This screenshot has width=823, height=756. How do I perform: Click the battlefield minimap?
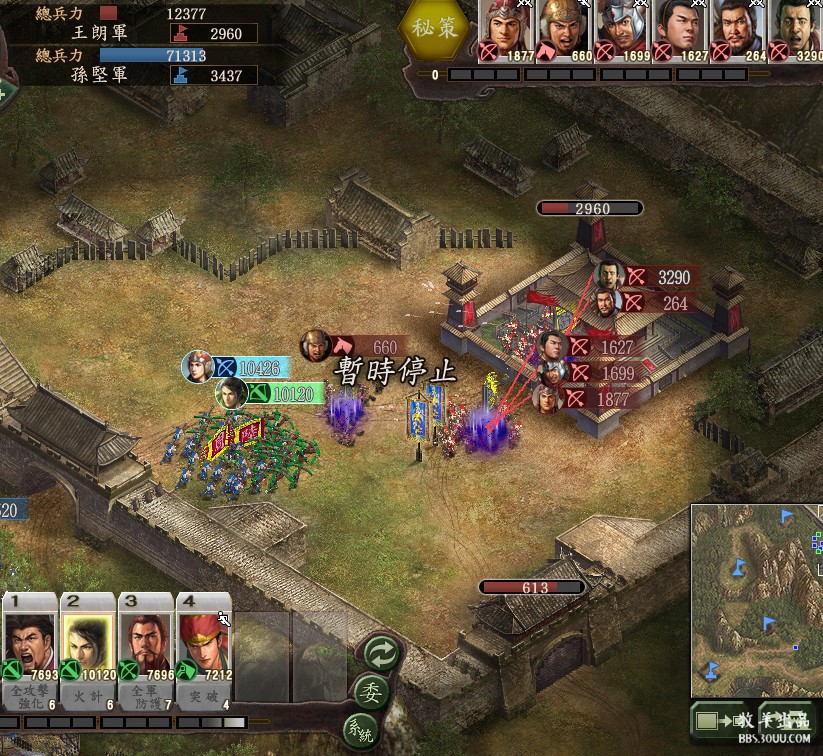(x=756, y=600)
